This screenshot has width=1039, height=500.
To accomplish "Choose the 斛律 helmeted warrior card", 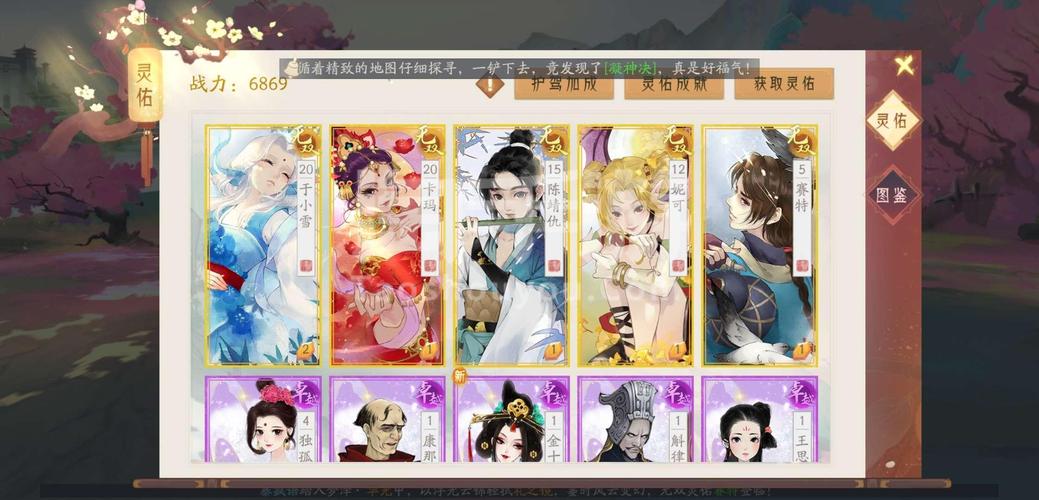I will pyautogui.click(x=635, y=420).
